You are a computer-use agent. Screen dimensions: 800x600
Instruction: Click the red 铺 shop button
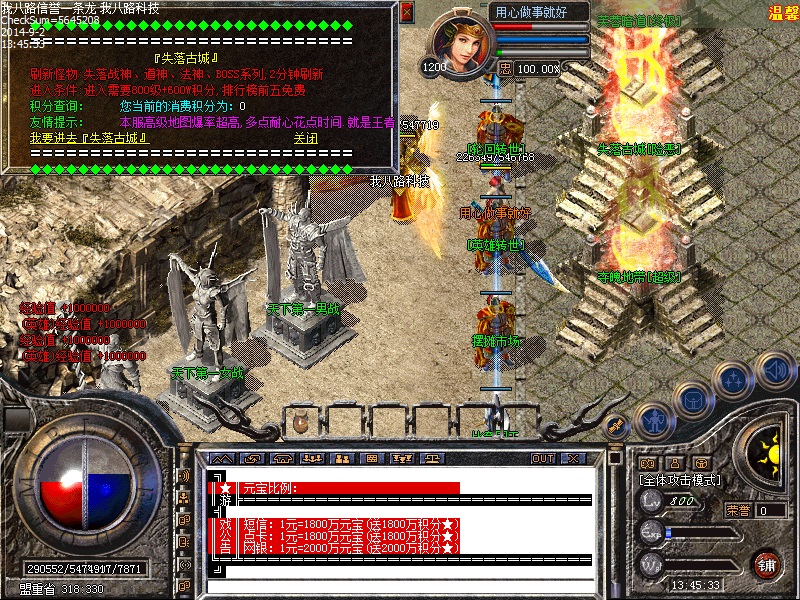767,563
